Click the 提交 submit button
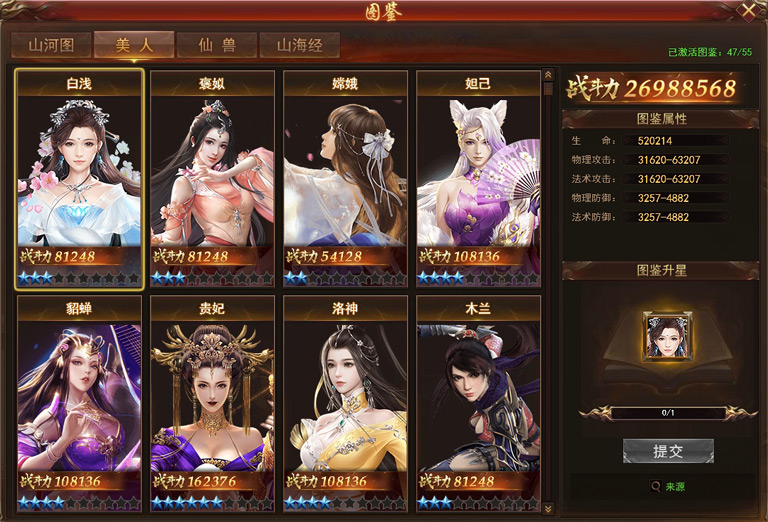768x522 pixels. (668, 451)
